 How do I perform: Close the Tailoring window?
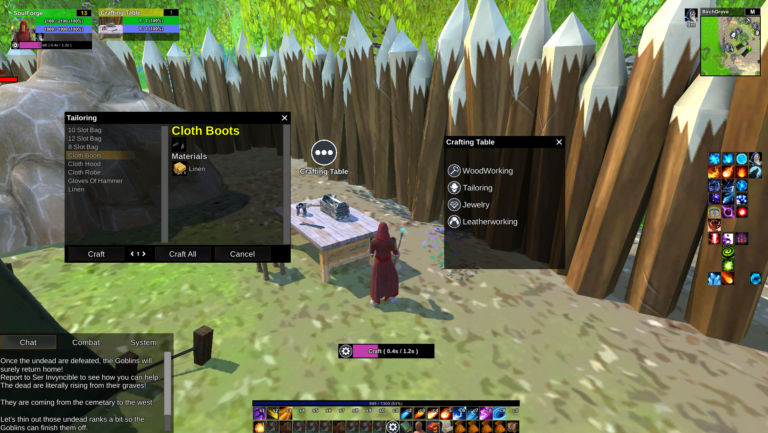click(x=284, y=118)
